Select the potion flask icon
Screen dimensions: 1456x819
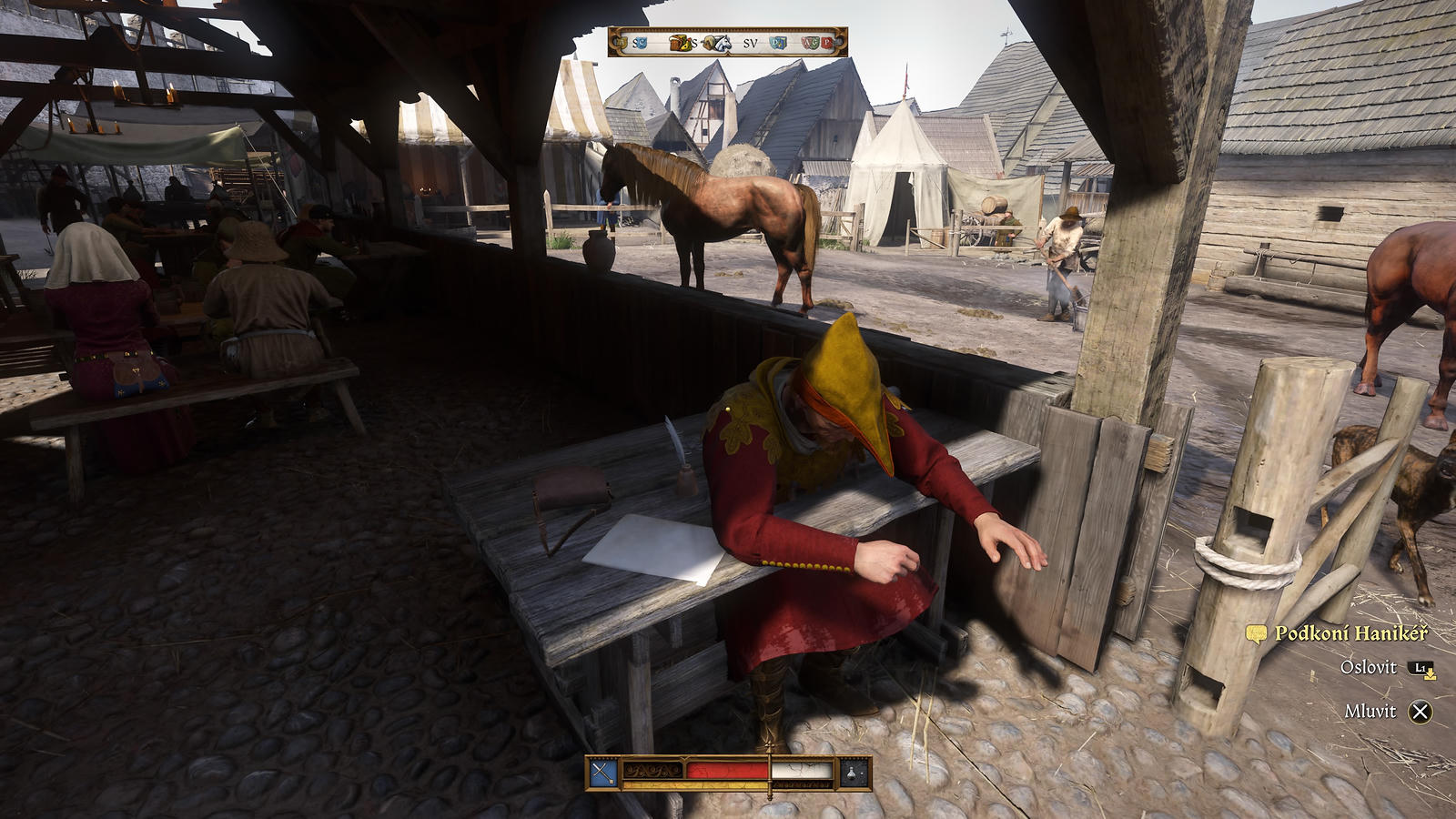(853, 773)
